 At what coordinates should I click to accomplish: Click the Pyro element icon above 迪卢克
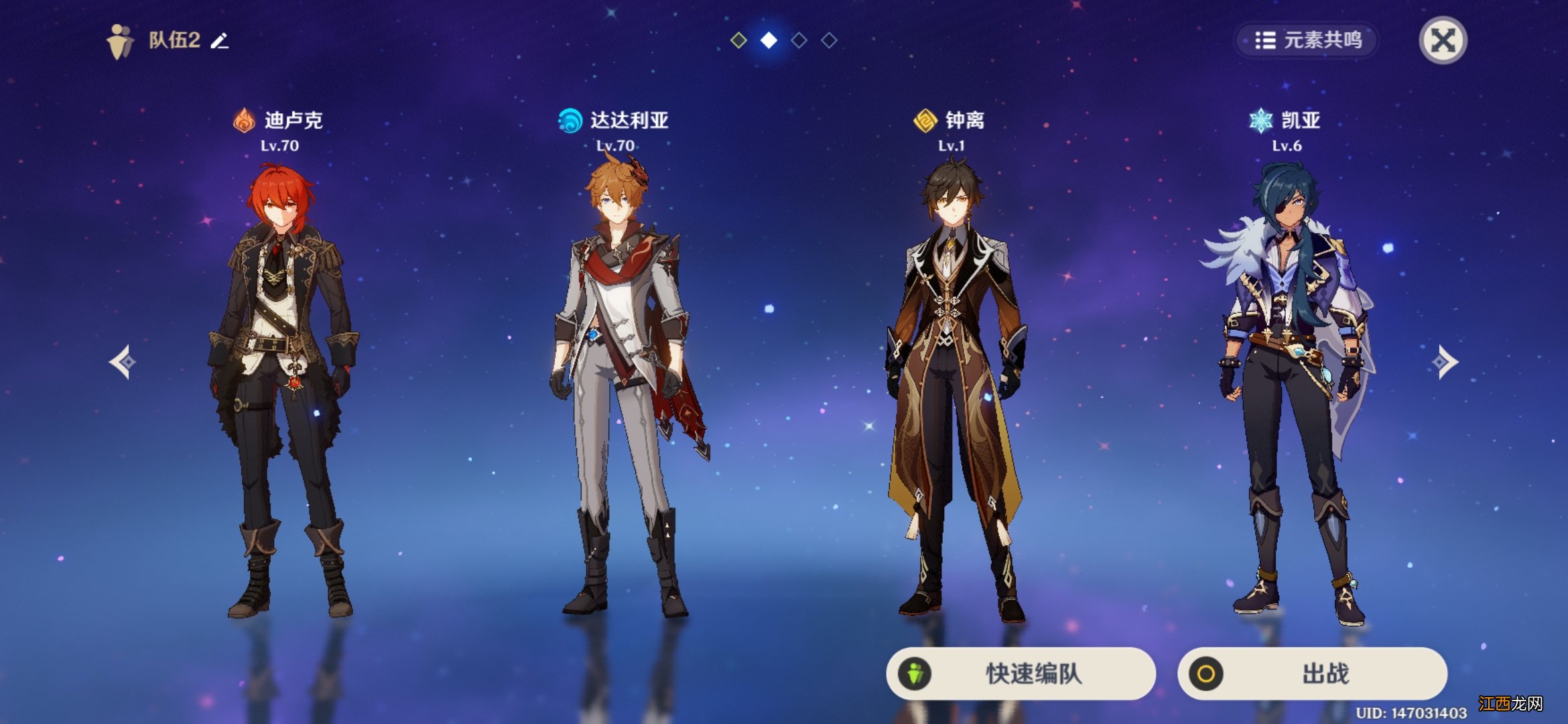coord(245,121)
